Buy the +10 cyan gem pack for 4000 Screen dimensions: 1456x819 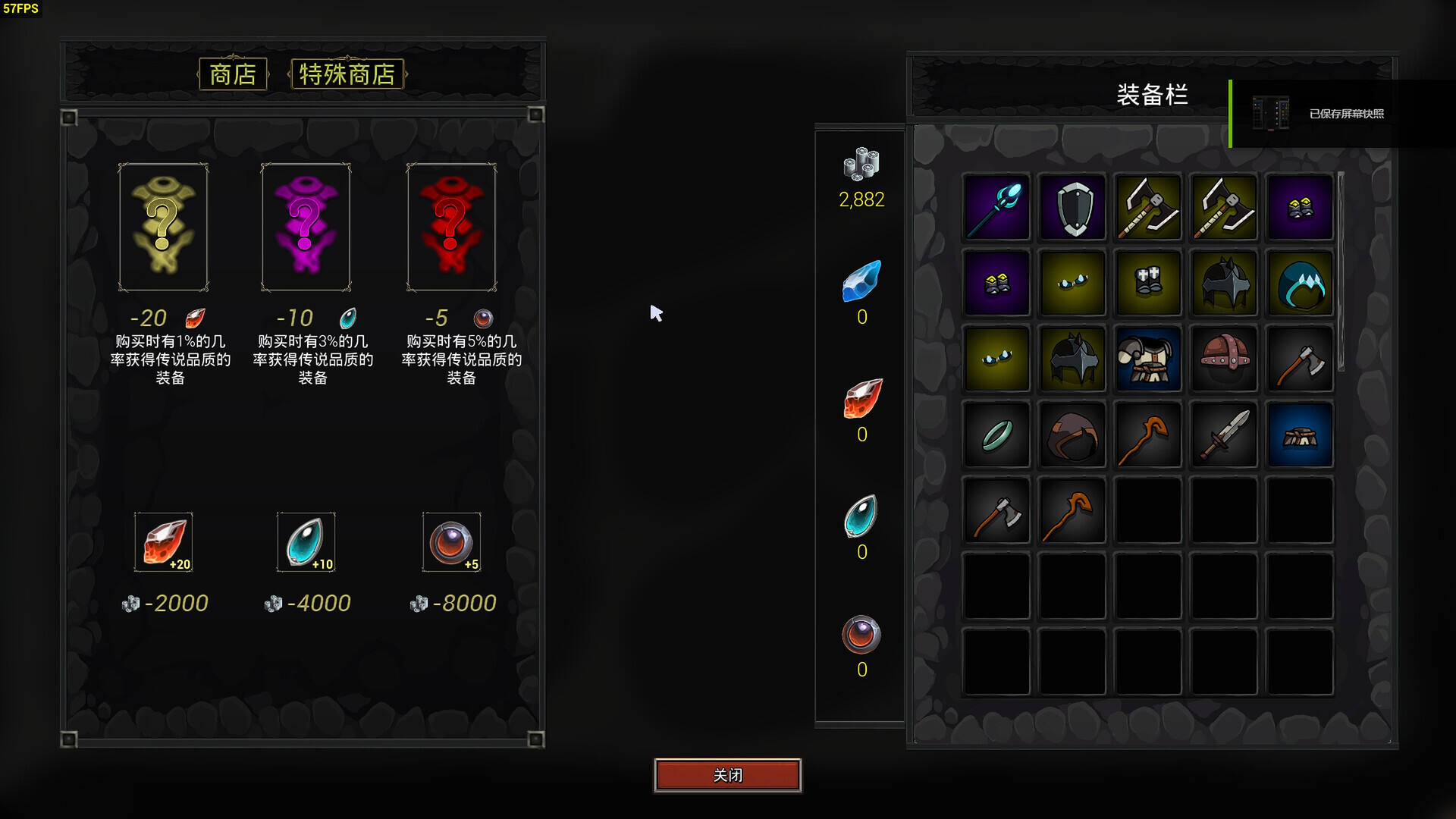(306, 542)
